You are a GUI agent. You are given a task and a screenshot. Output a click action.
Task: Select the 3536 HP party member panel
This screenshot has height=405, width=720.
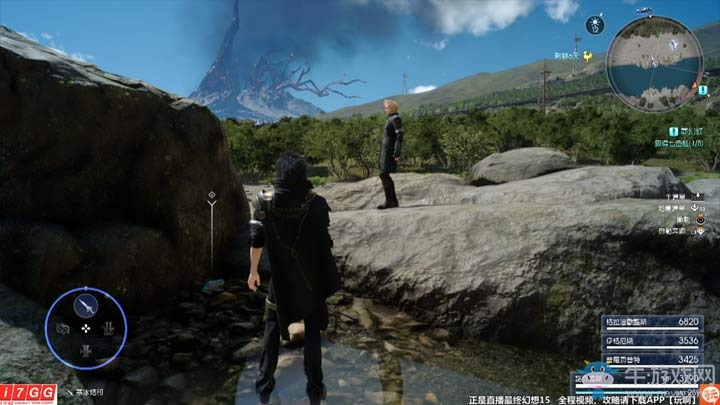pos(637,340)
